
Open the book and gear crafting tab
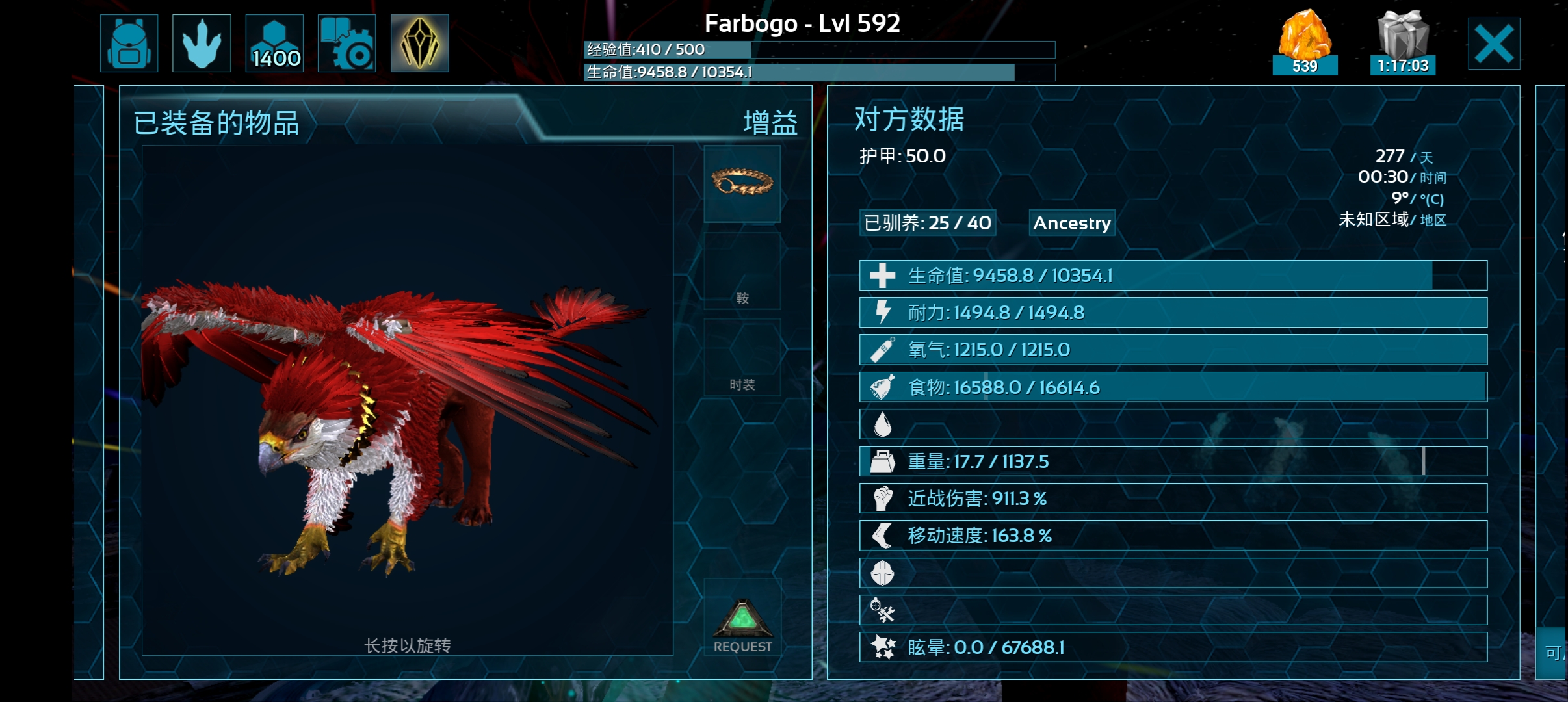tap(346, 44)
